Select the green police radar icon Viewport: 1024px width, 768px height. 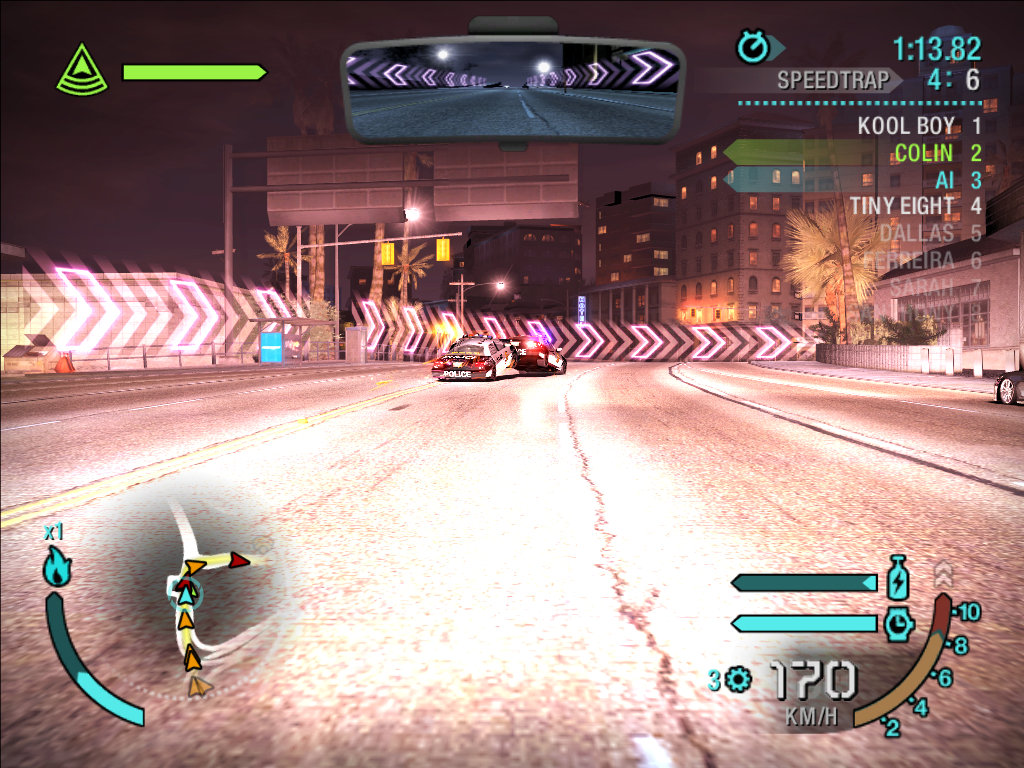pos(81,72)
